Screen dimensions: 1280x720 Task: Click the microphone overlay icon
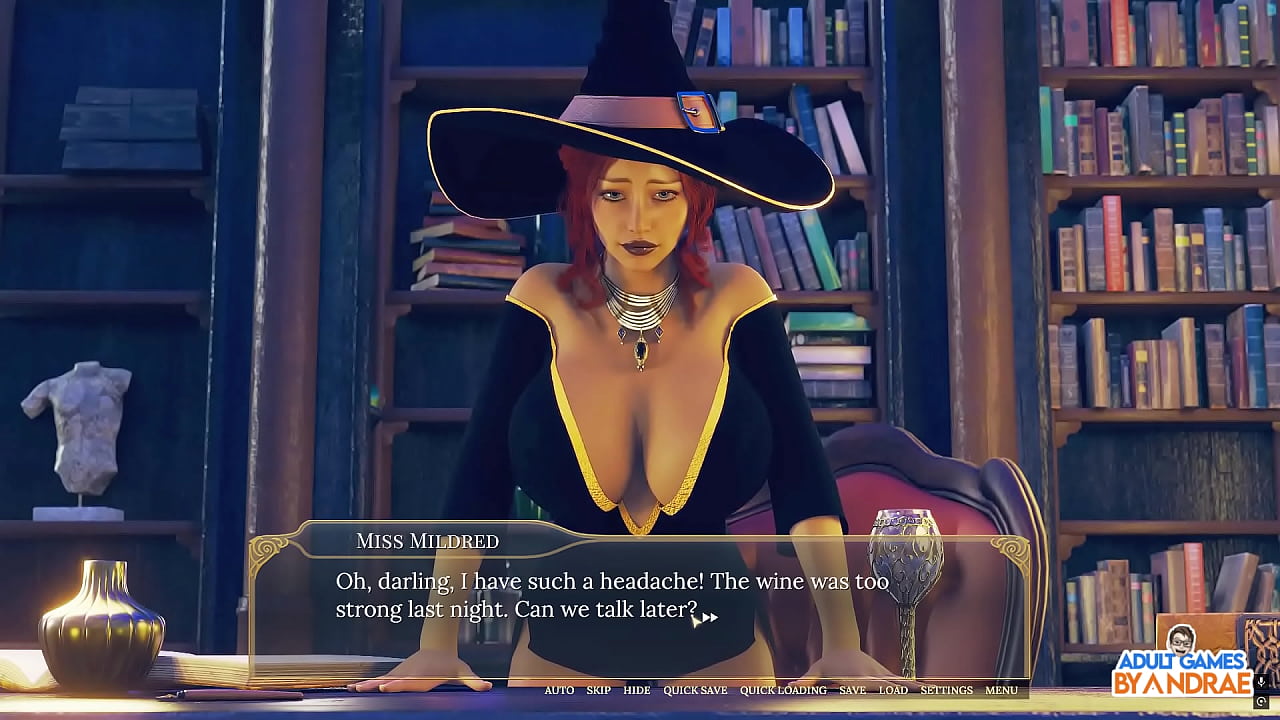(x=1261, y=682)
